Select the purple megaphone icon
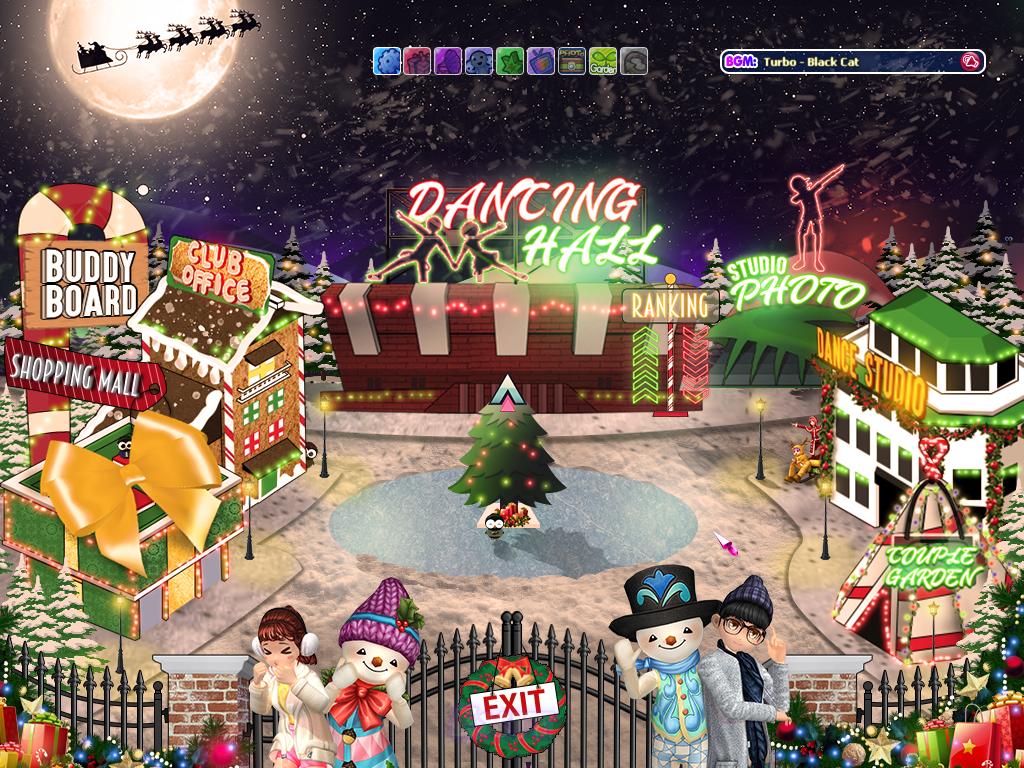 (448, 61)
